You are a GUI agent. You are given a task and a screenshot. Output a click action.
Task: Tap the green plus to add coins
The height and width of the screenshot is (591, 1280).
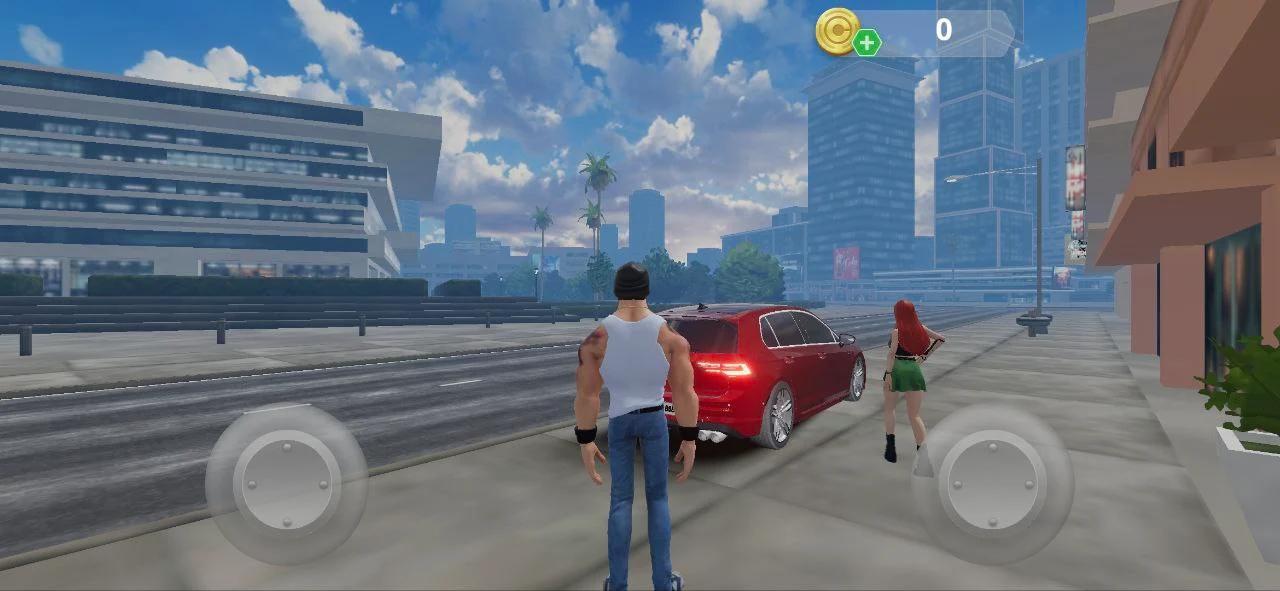click(867, 43)
